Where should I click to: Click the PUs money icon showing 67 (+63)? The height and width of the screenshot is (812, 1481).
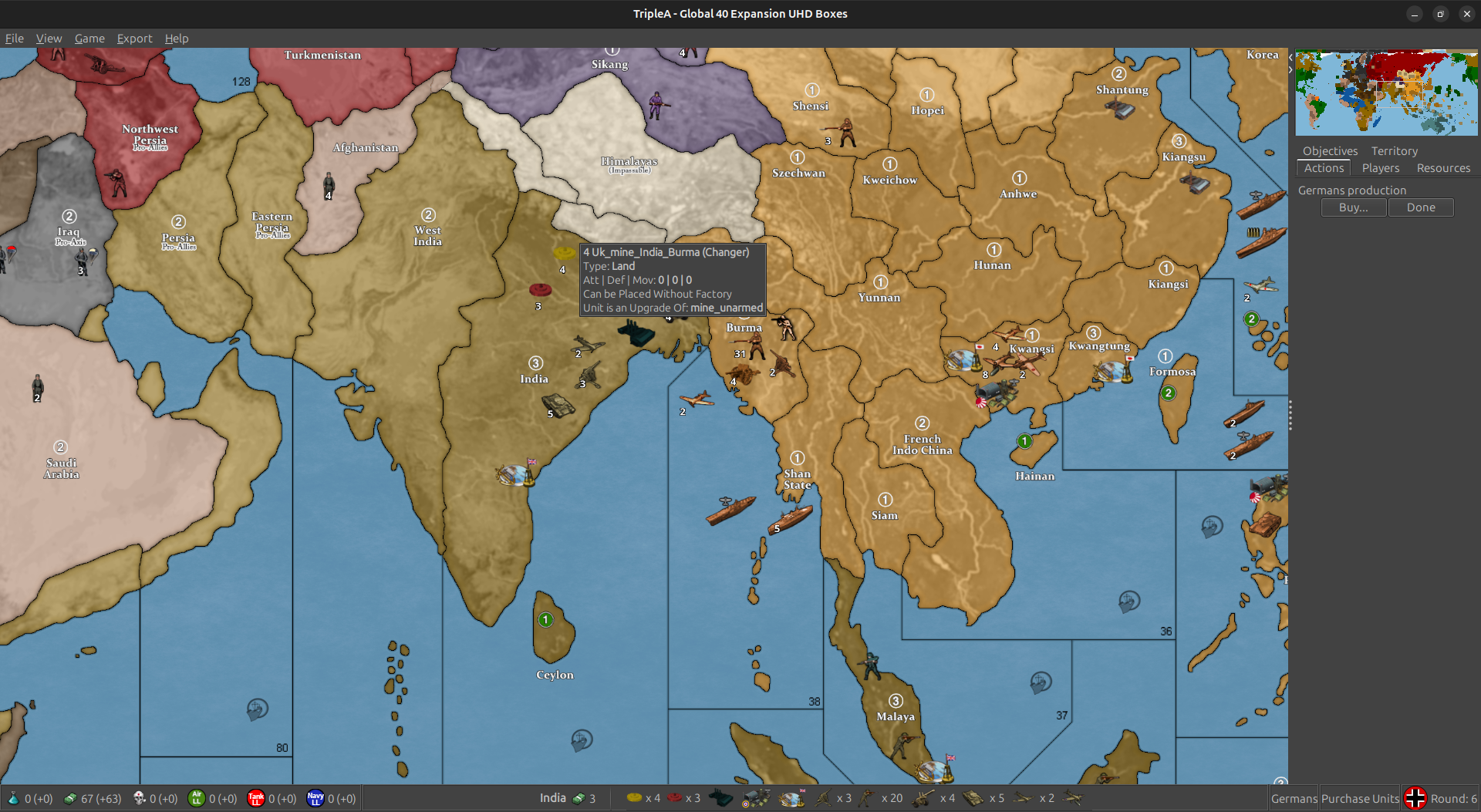70,799
